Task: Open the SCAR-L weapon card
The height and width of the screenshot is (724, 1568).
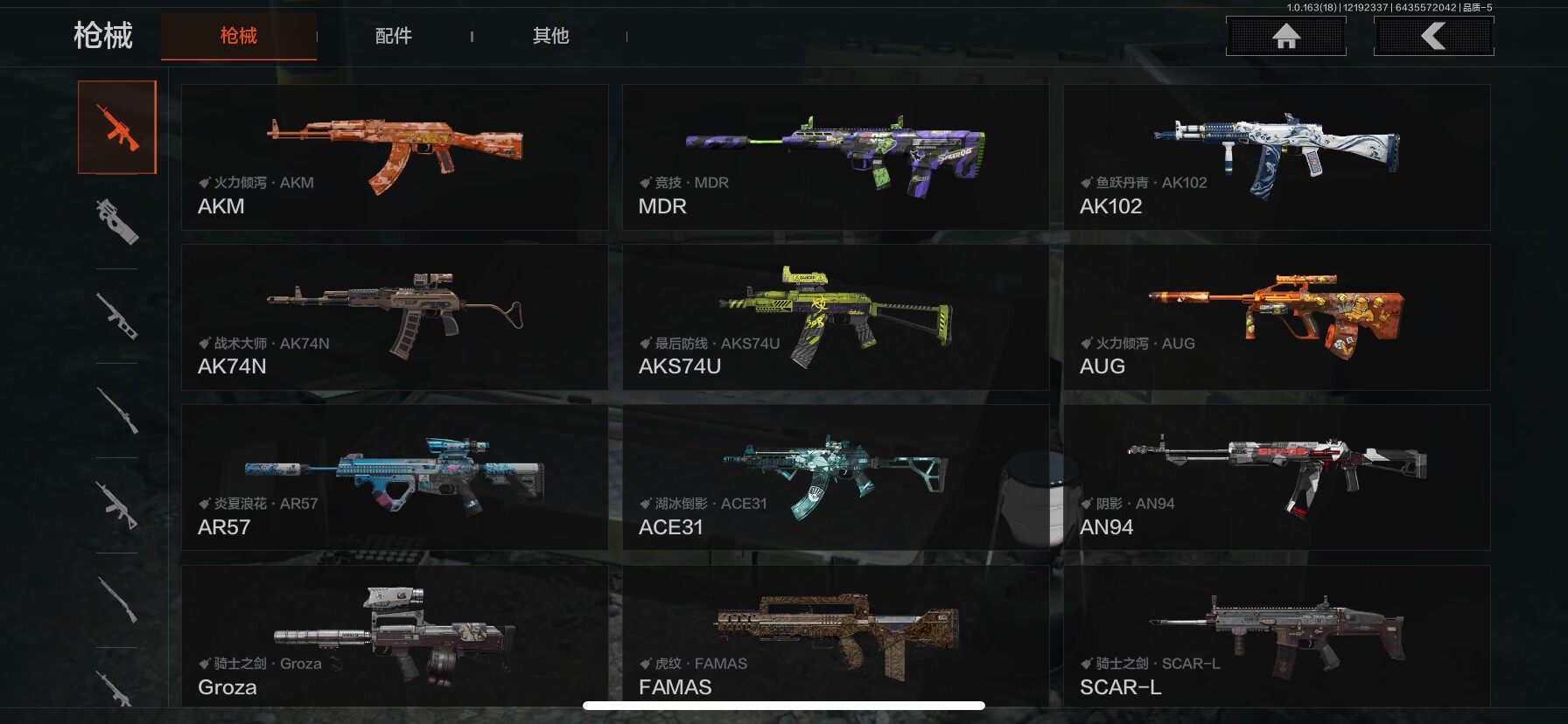Action: [1277, 636]
